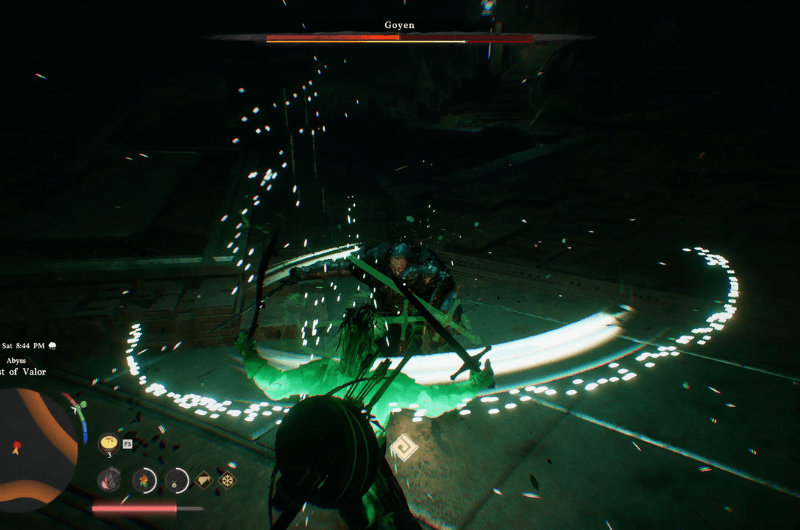Select the round seed pouch skill icon
Image resolution: width=800 pixels, height=530 pixels.
click(177, 480)
